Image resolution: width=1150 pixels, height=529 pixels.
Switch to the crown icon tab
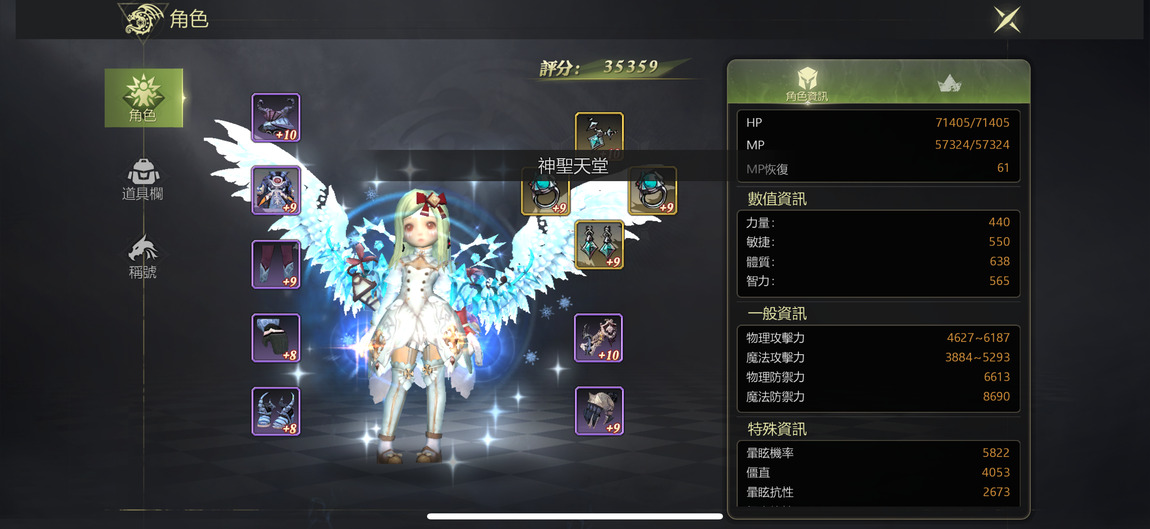(949, 83)
